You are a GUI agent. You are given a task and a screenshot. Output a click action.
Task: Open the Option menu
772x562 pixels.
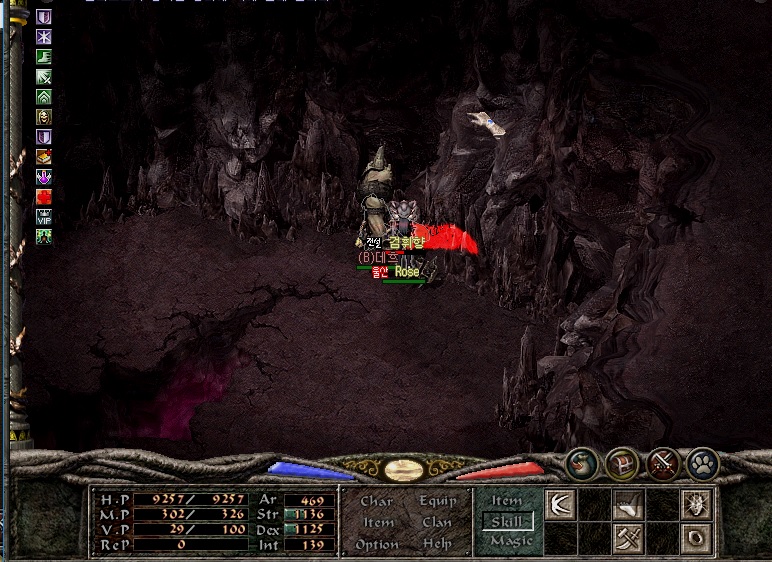click(x=376, y=544)
